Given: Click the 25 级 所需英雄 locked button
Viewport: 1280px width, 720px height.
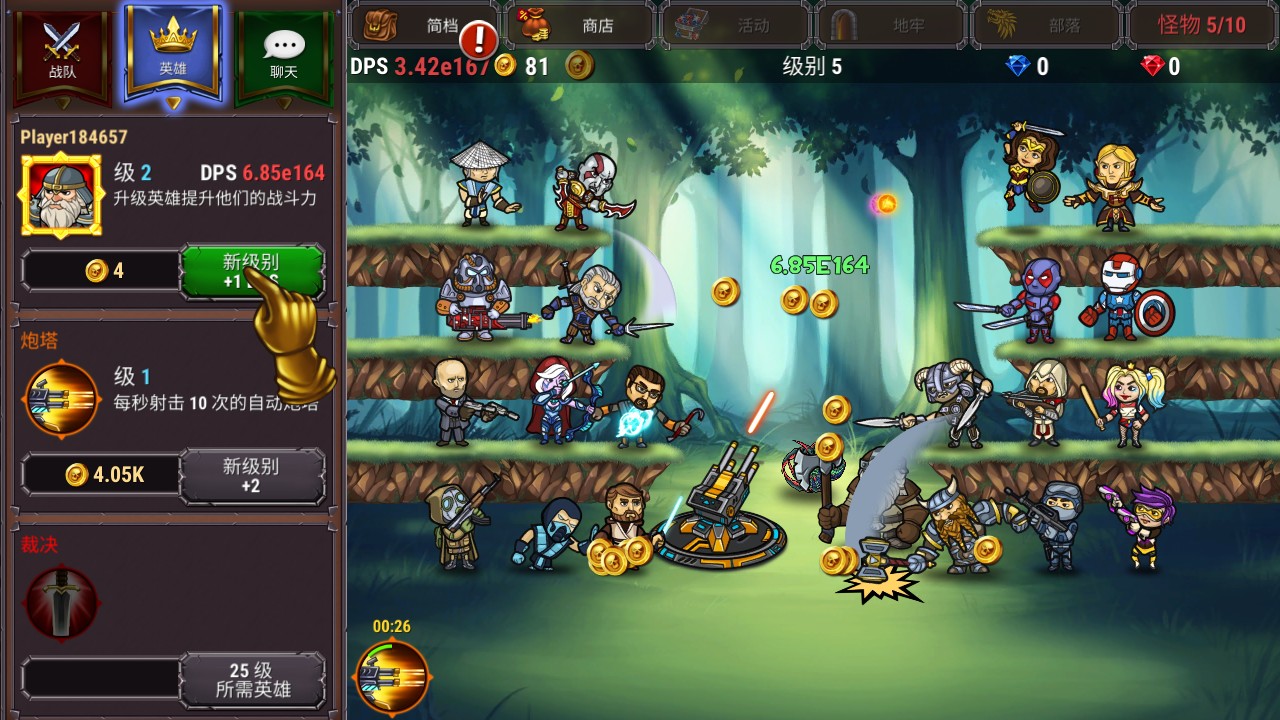Looking at the screenshot, I should tap(252, 679).
